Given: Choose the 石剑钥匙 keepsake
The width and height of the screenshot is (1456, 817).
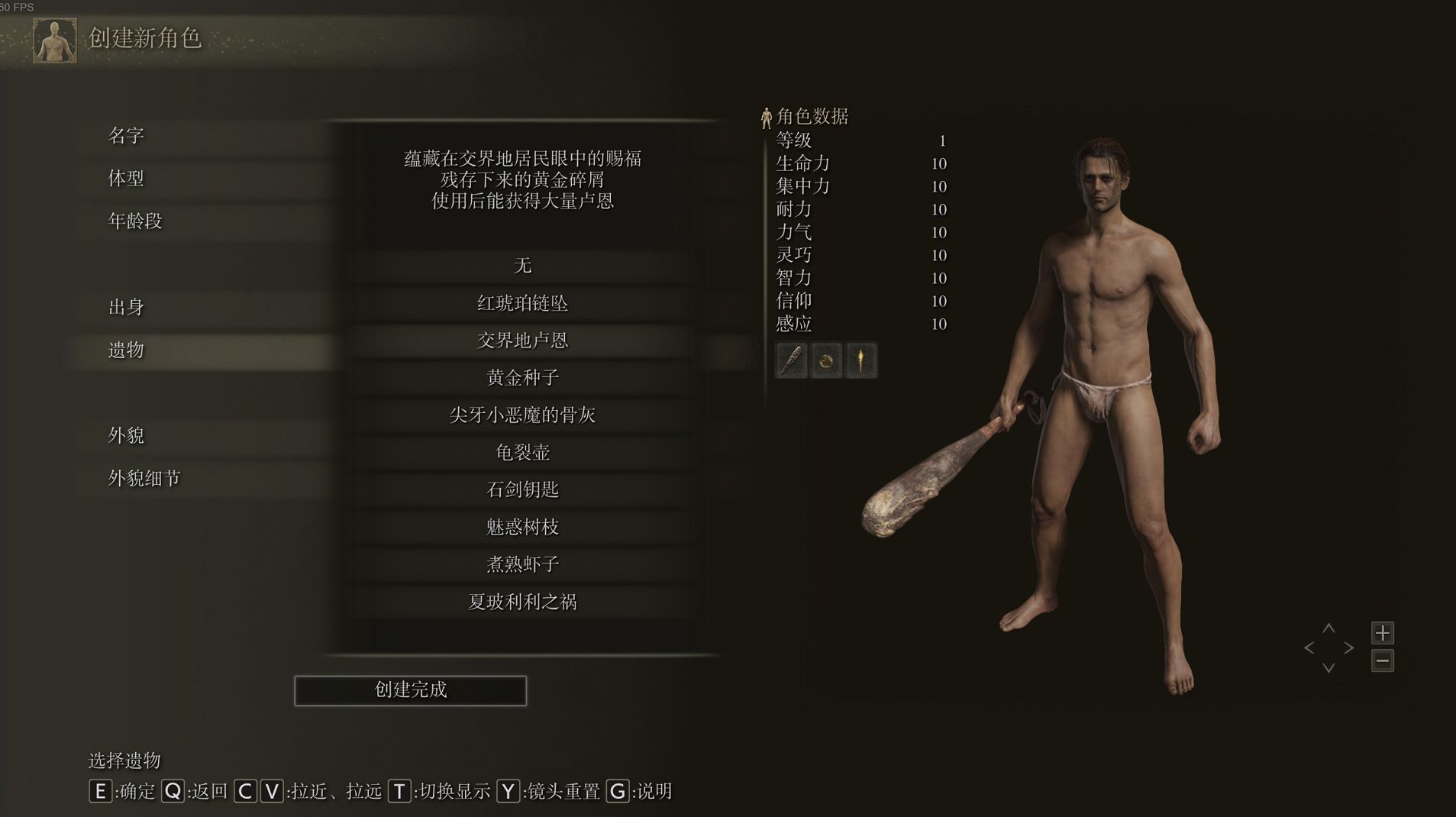Looking at the screenshot, I should (522, 489).
